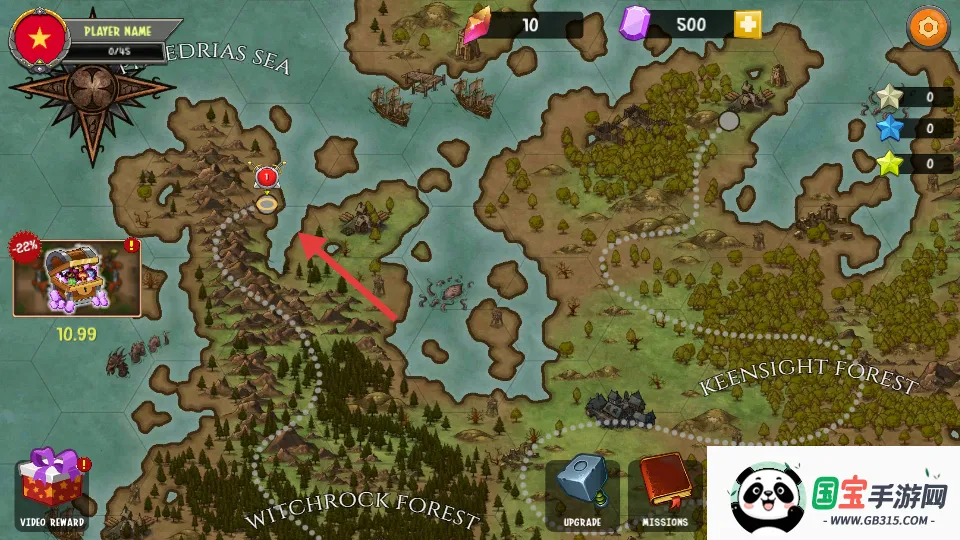Open the Missions book
Image resolution: width=960 pixels, height=540 pixels.
(664, 489)
